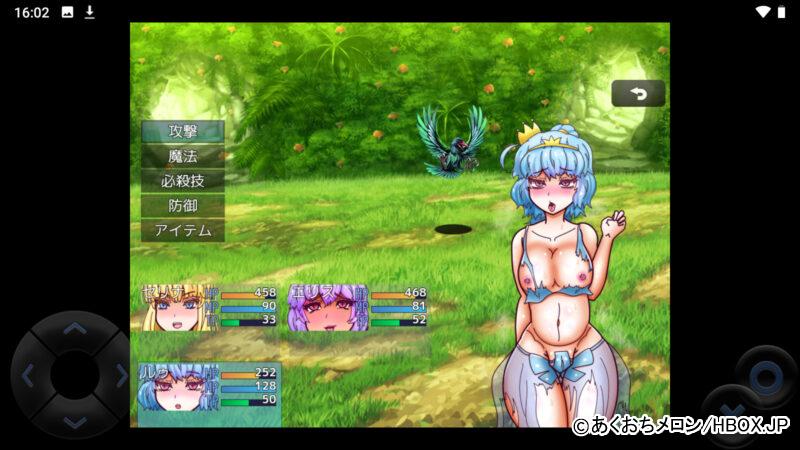Image resolution: width=800 pixels, height=450 pixels.
Task: Tap the virtual d-pad left arrow
Action: pyautogui.click(x=28, y=376)
